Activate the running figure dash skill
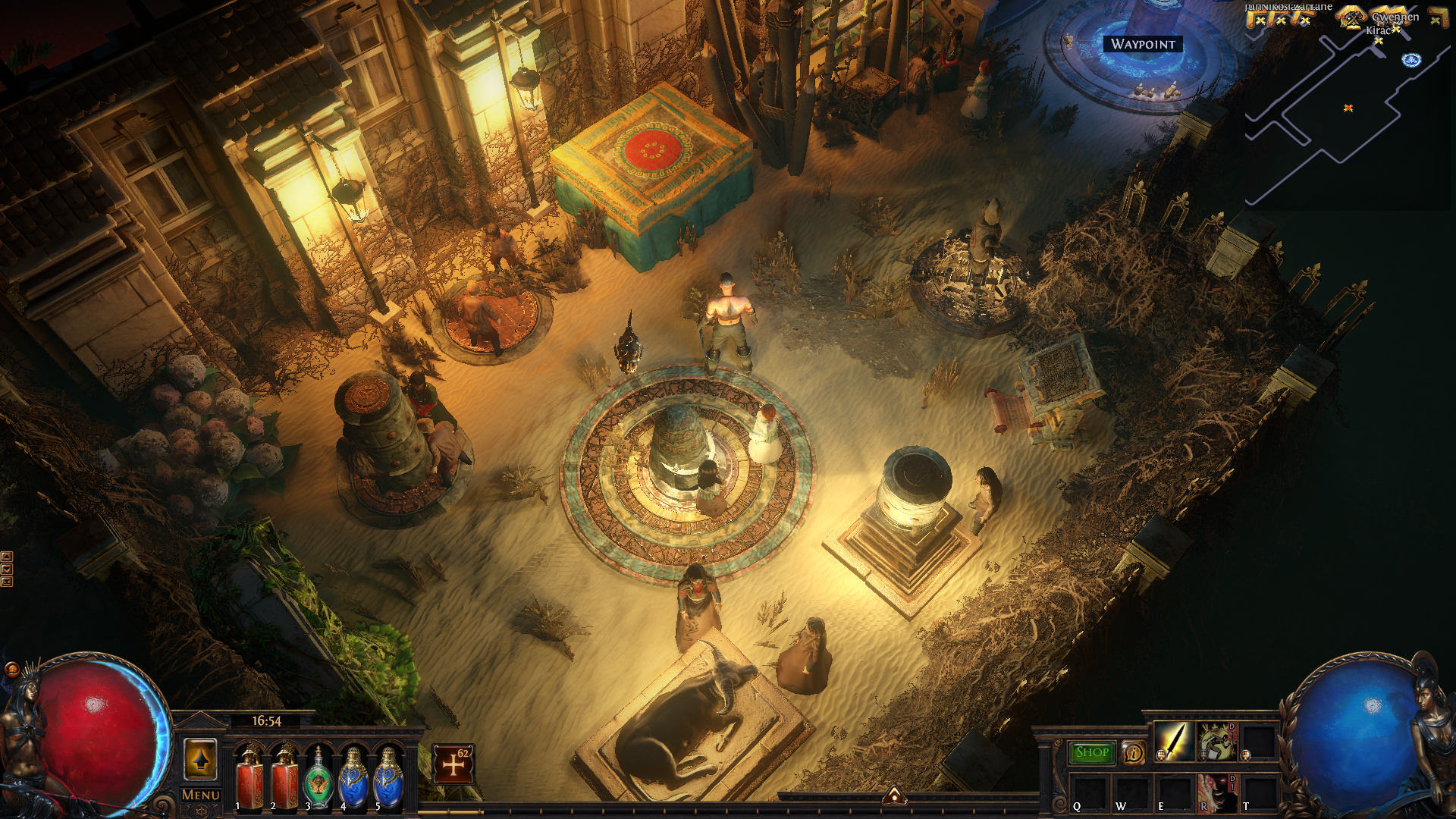1456x819 pixels. 1216,742
